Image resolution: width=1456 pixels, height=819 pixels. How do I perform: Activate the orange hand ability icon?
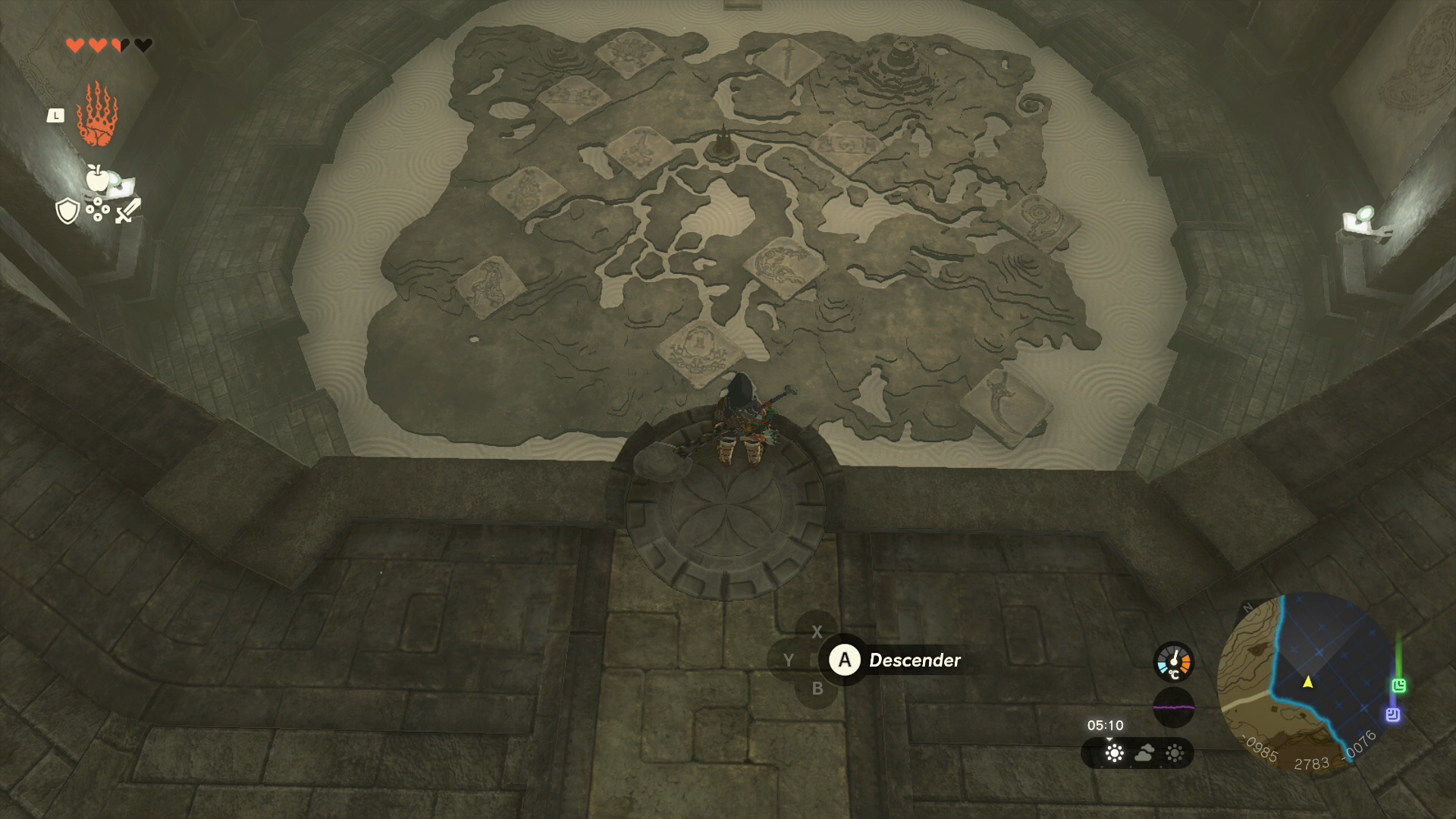(97, 115)
